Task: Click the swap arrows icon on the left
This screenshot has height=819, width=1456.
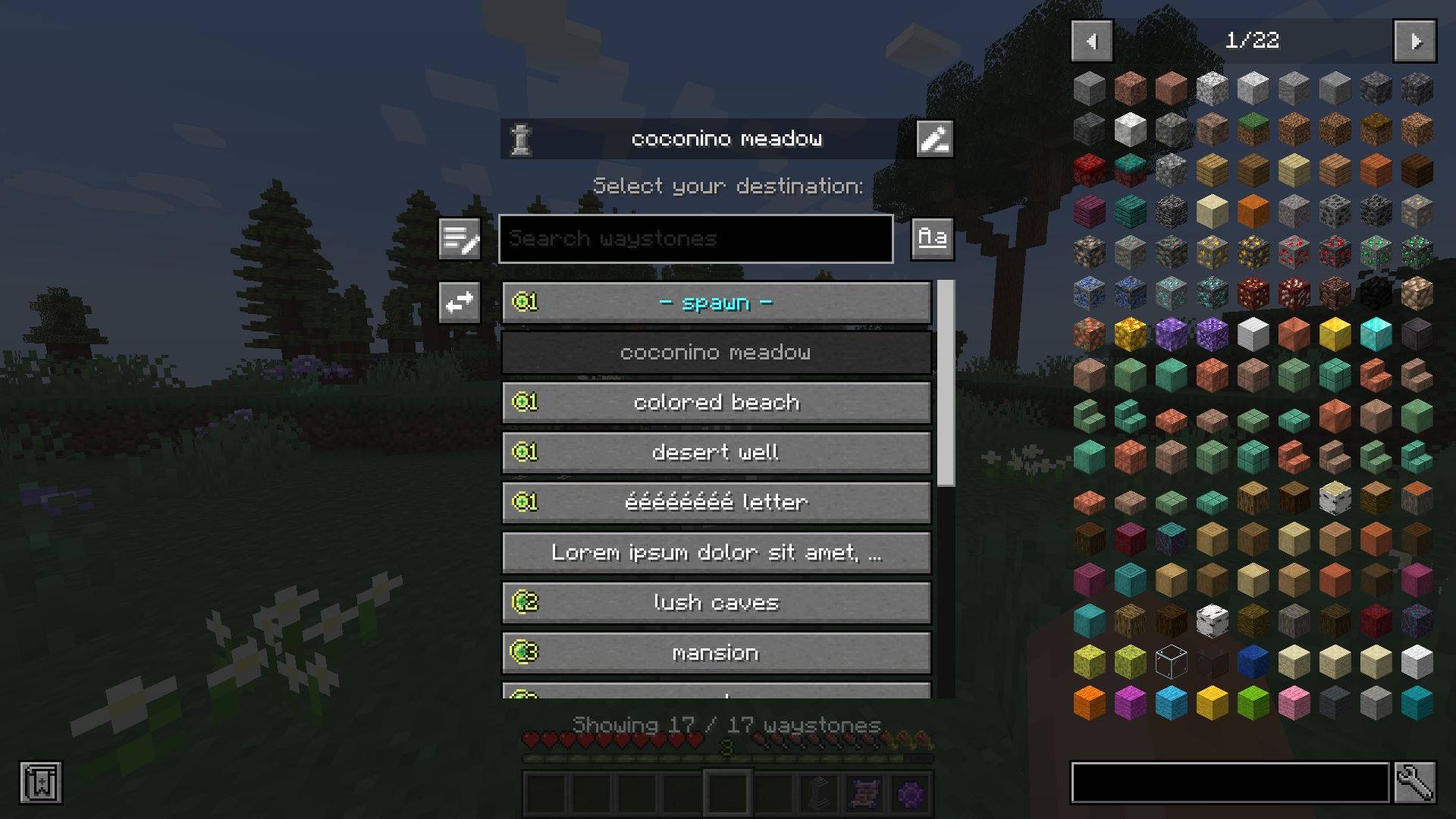Action: pos(459,302)
